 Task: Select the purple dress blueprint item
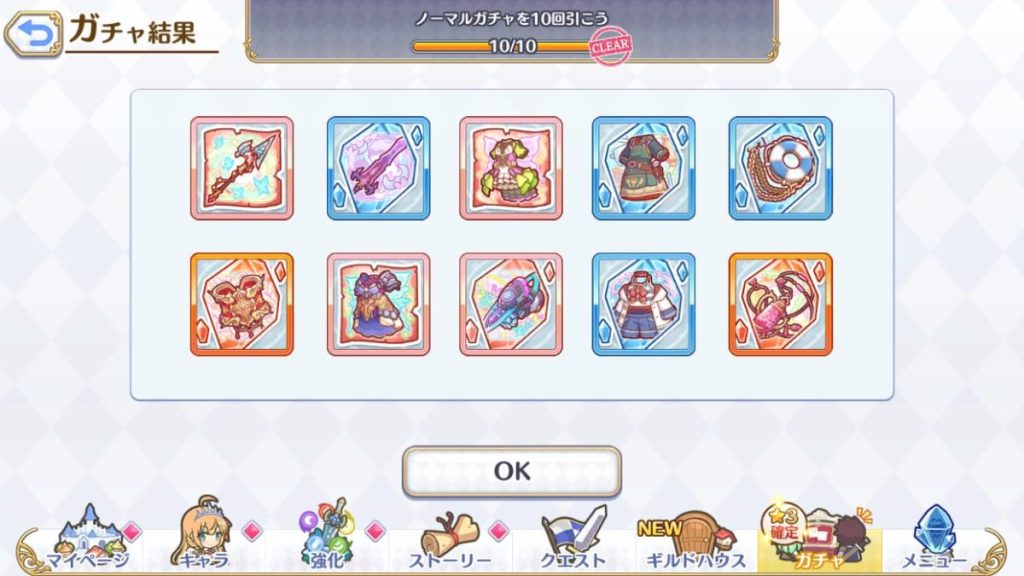click(378, 304)
